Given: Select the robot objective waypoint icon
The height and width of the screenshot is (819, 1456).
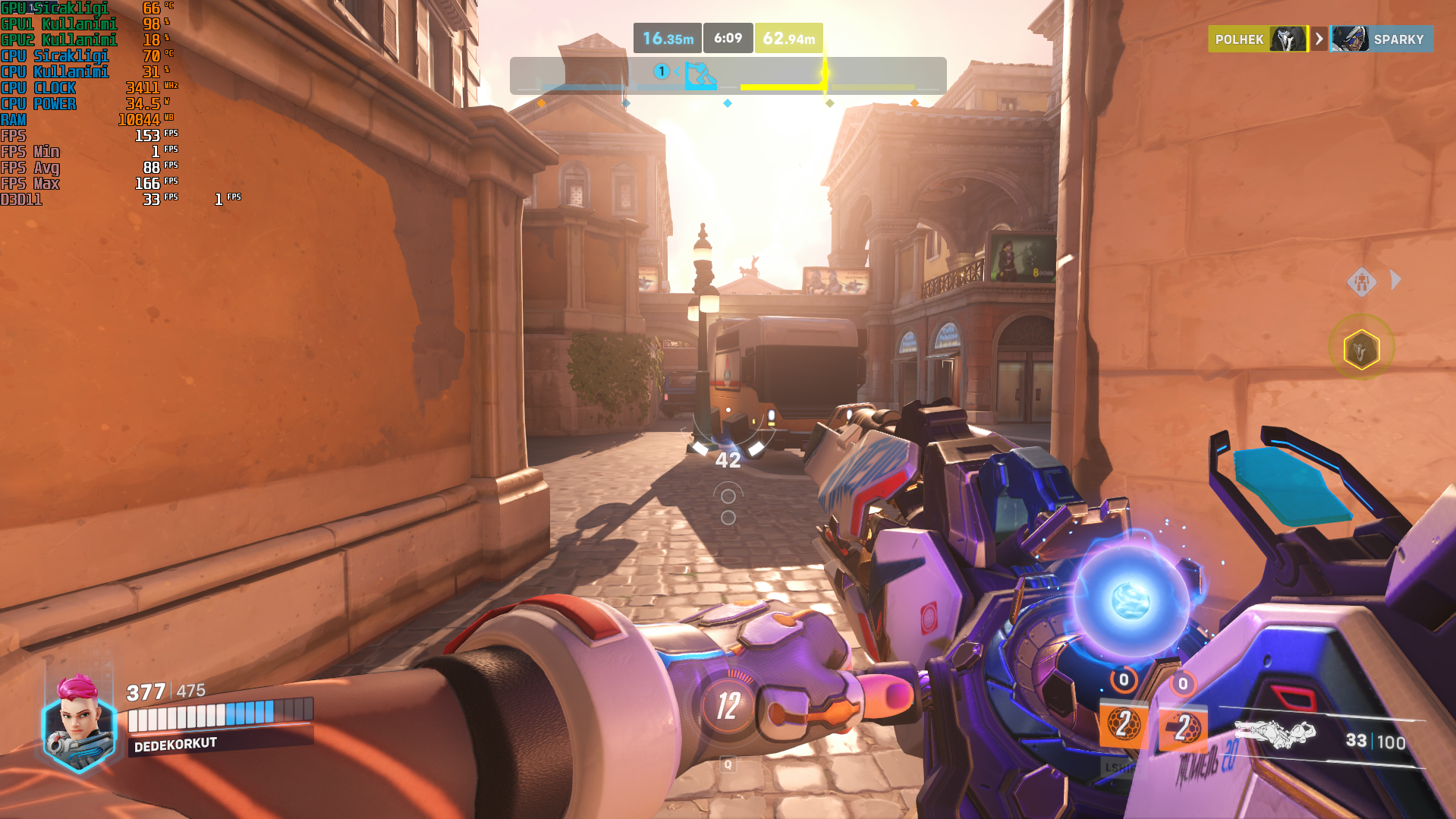Looking at the screenshot, I should coord(1362,282).
